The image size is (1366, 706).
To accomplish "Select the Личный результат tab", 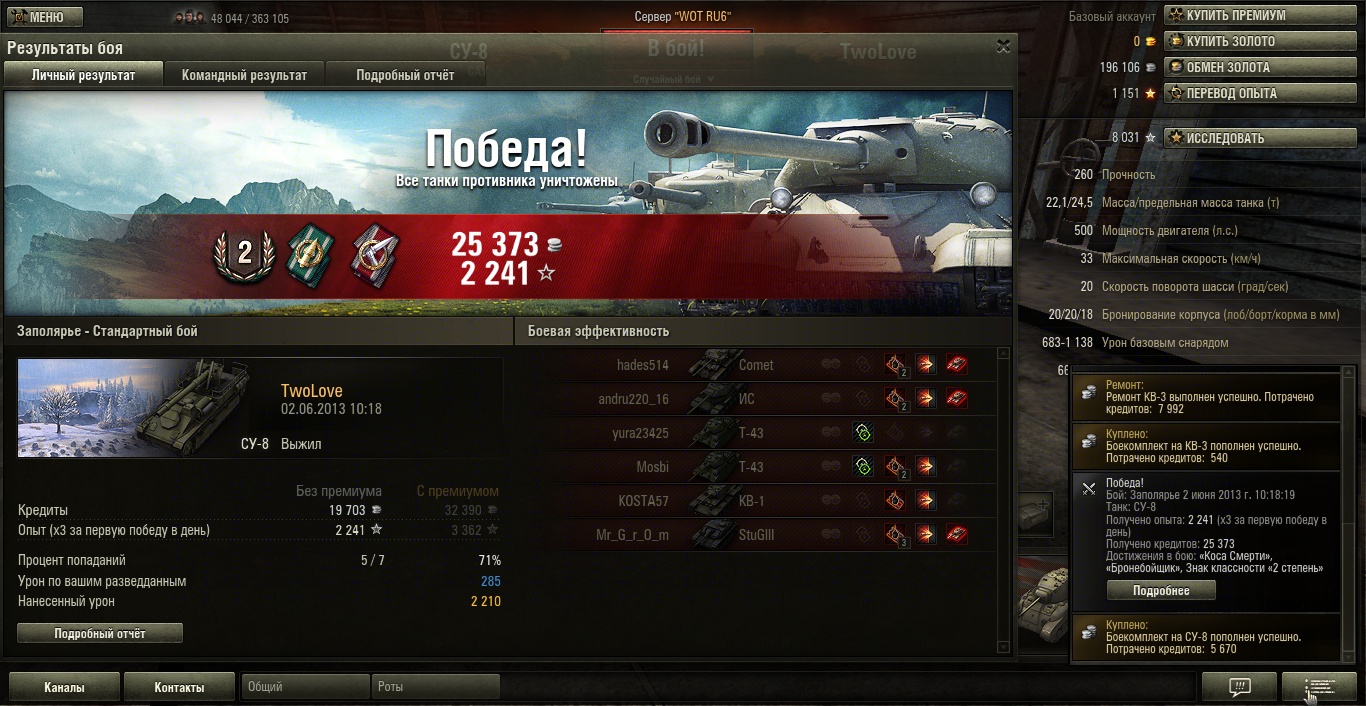I will click(83, 75).
